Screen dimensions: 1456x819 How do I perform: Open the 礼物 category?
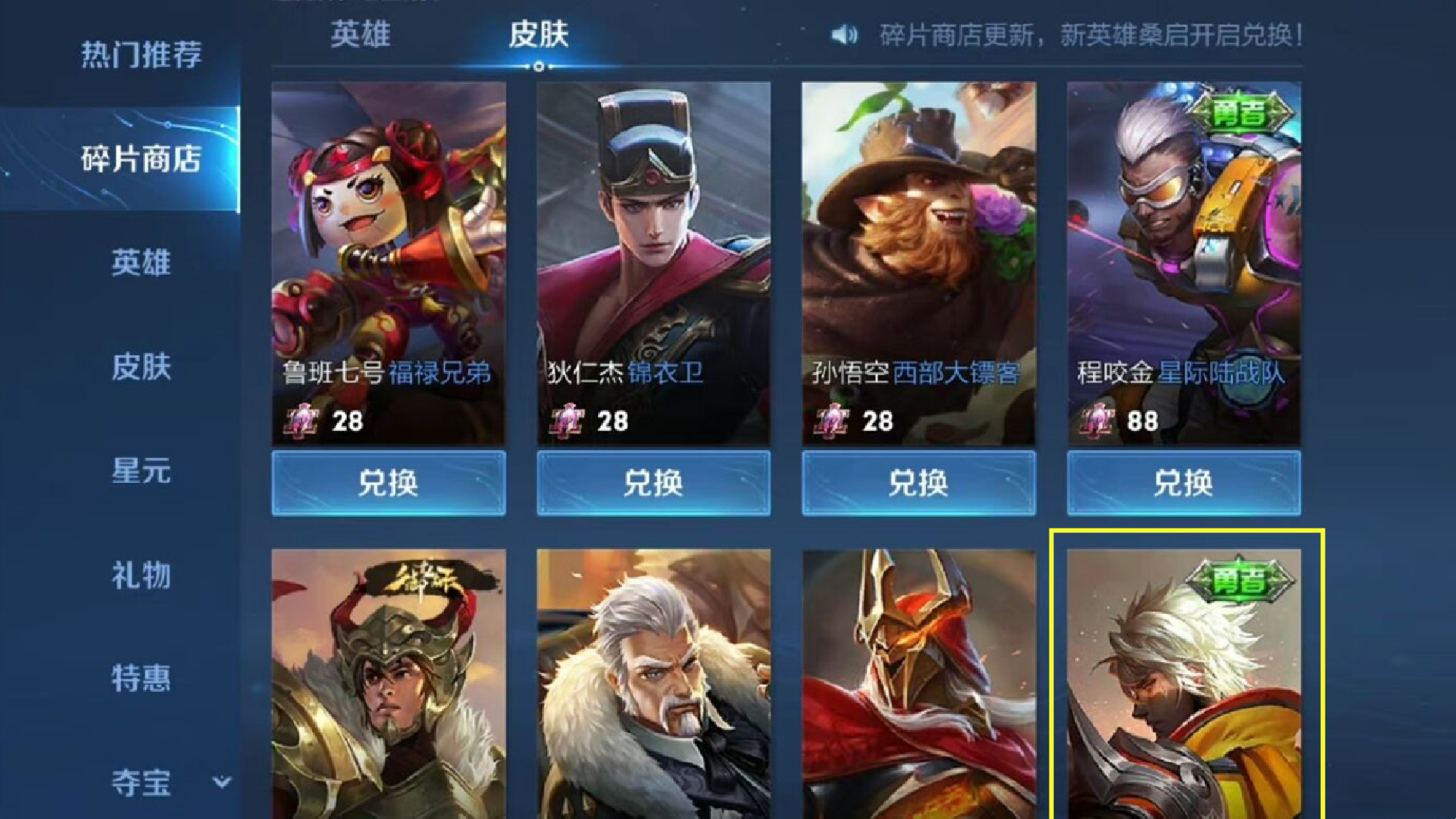[x=141, y=577]
